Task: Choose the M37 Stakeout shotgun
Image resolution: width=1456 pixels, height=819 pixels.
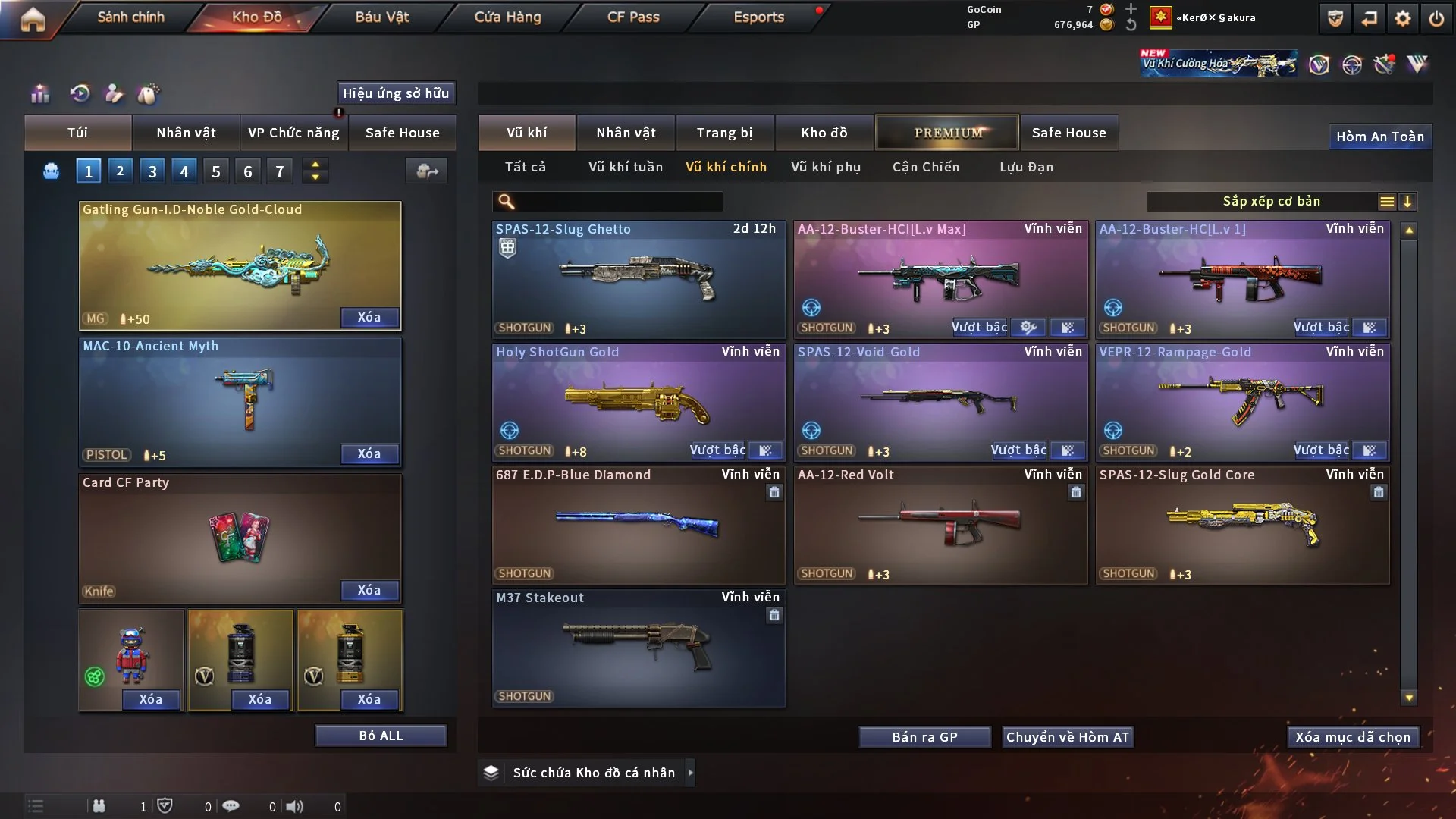Action: (639, 648)
